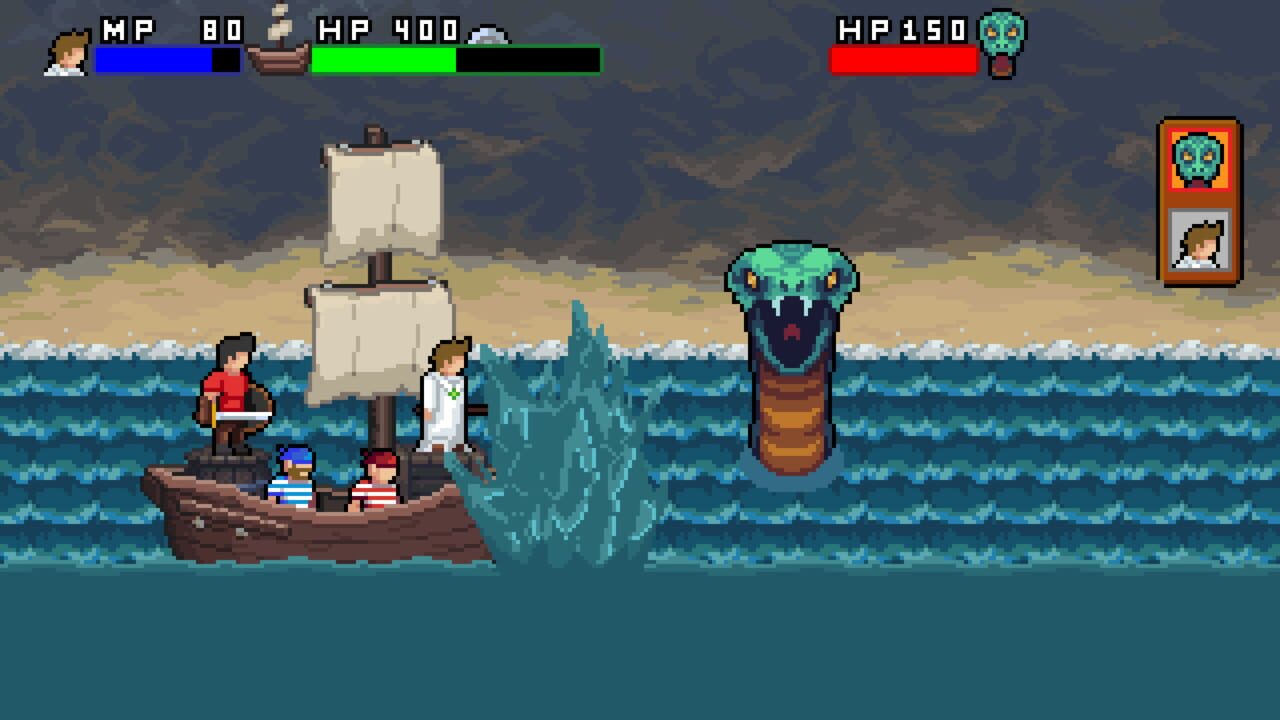
Task: Expand the turn order panel on the right
Action: point(1196,200)
